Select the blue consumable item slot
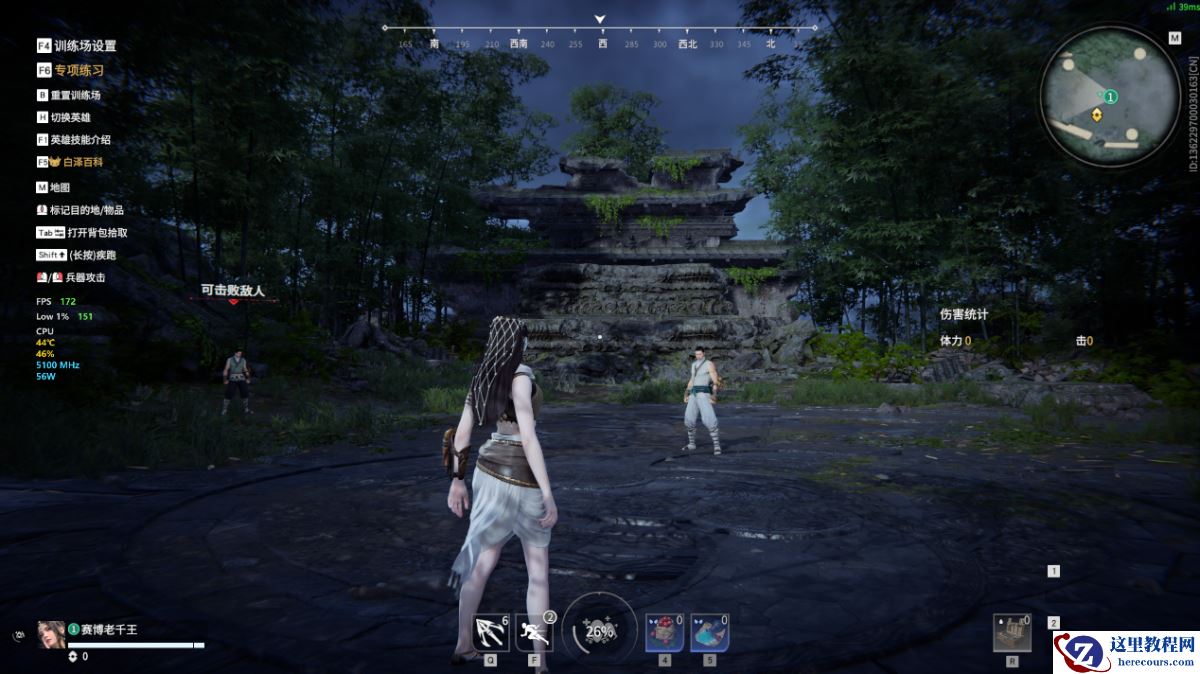 [708, 632]
